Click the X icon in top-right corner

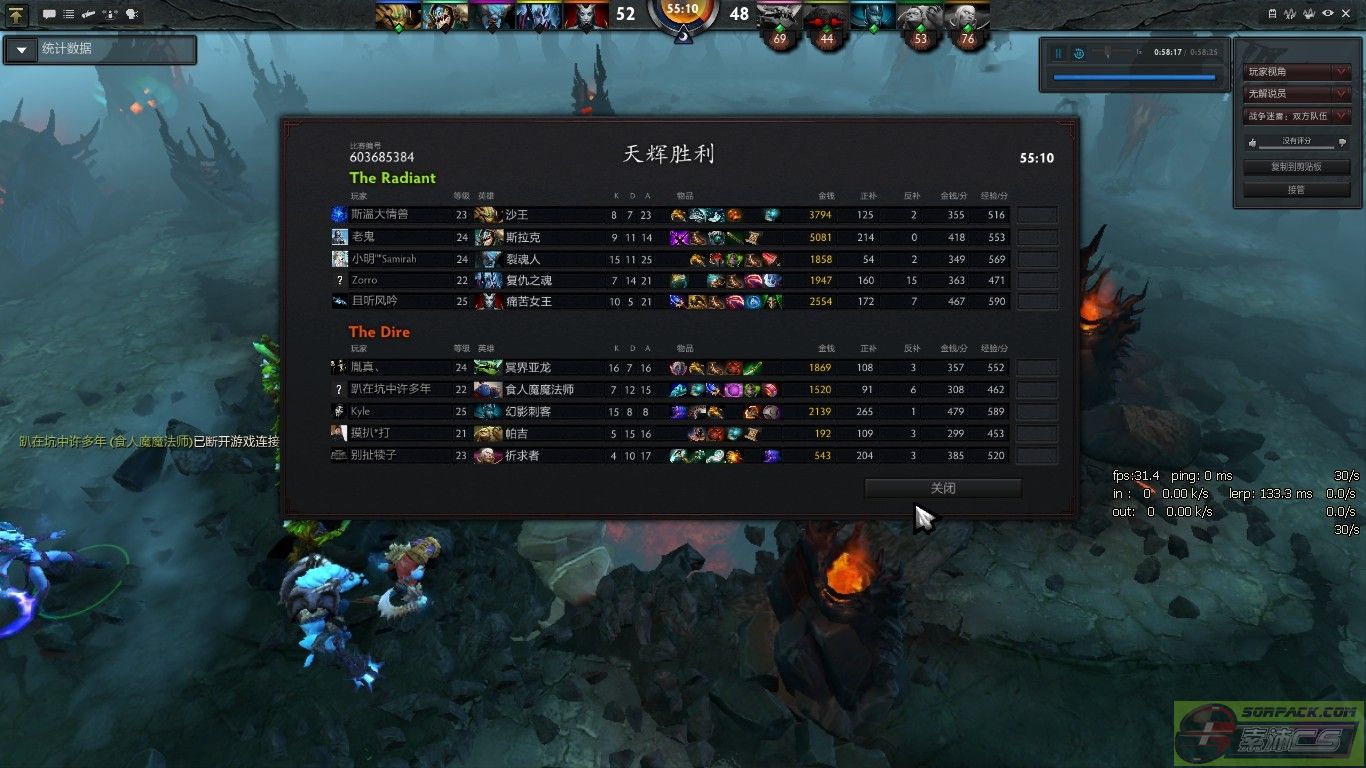point(1346,14)
